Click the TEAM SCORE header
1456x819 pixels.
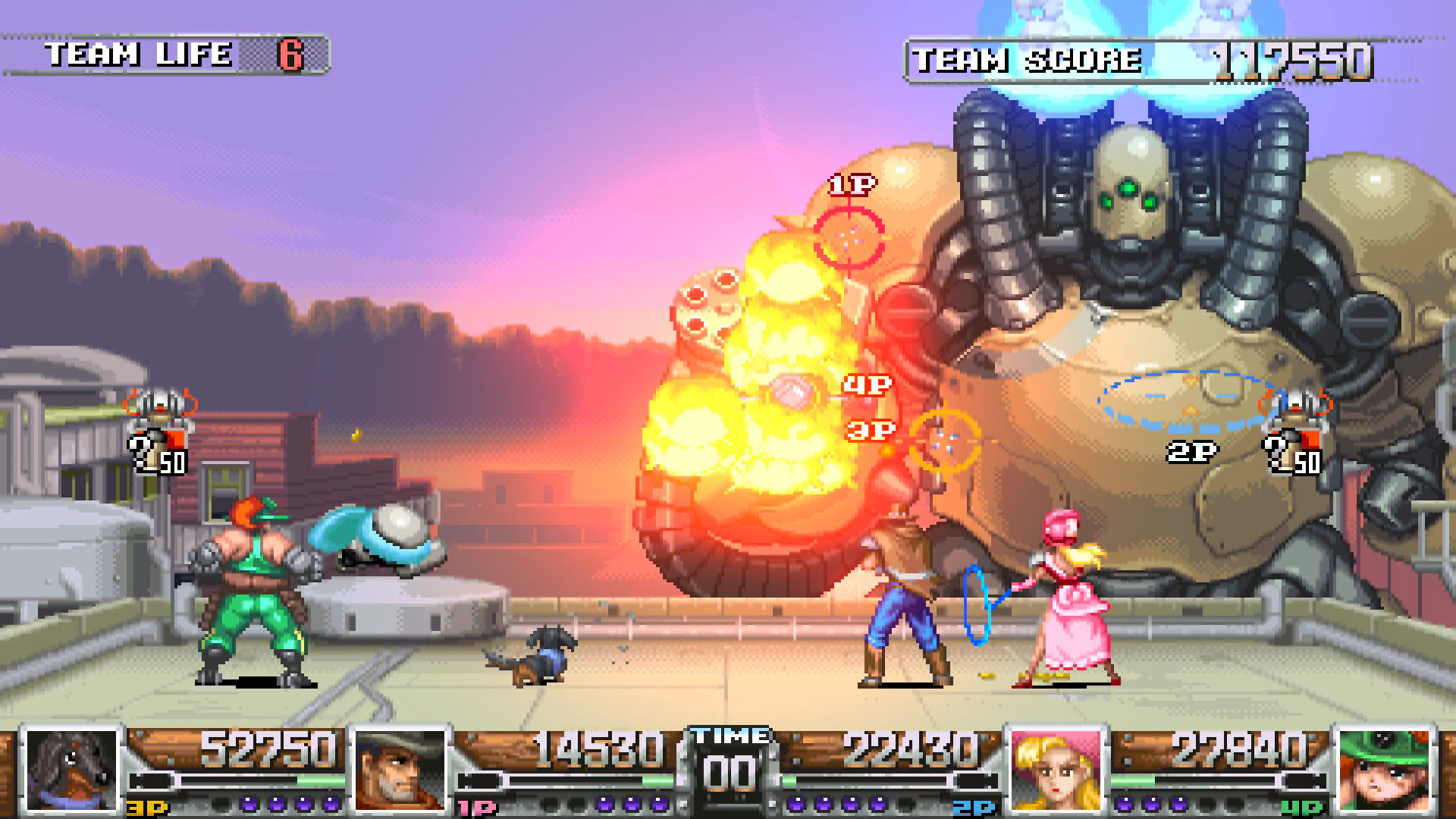1028,61
